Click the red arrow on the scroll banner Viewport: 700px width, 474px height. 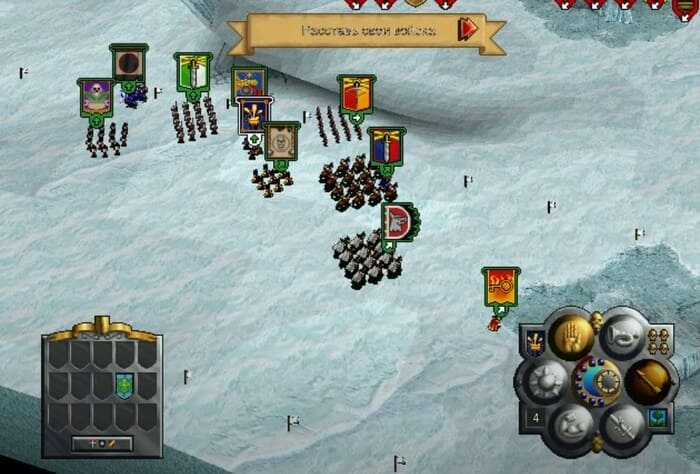[x=467, y=30]
